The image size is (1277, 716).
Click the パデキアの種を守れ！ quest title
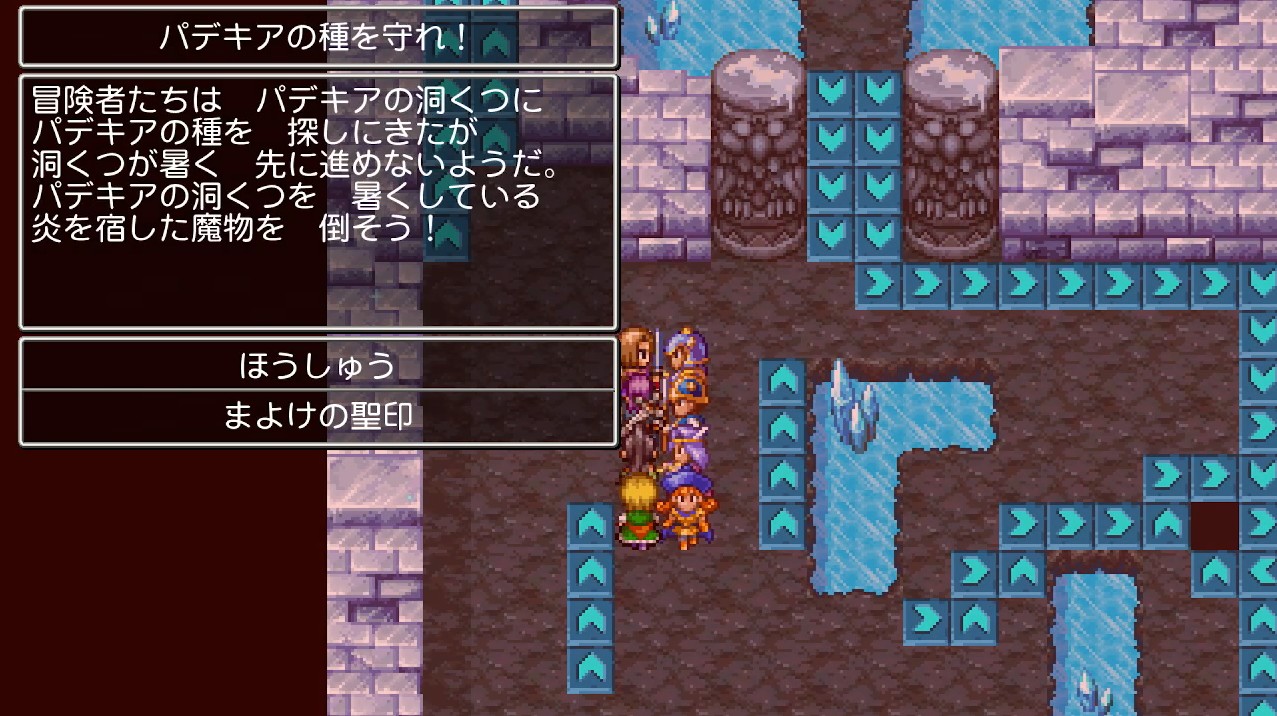tap(318, 38)
